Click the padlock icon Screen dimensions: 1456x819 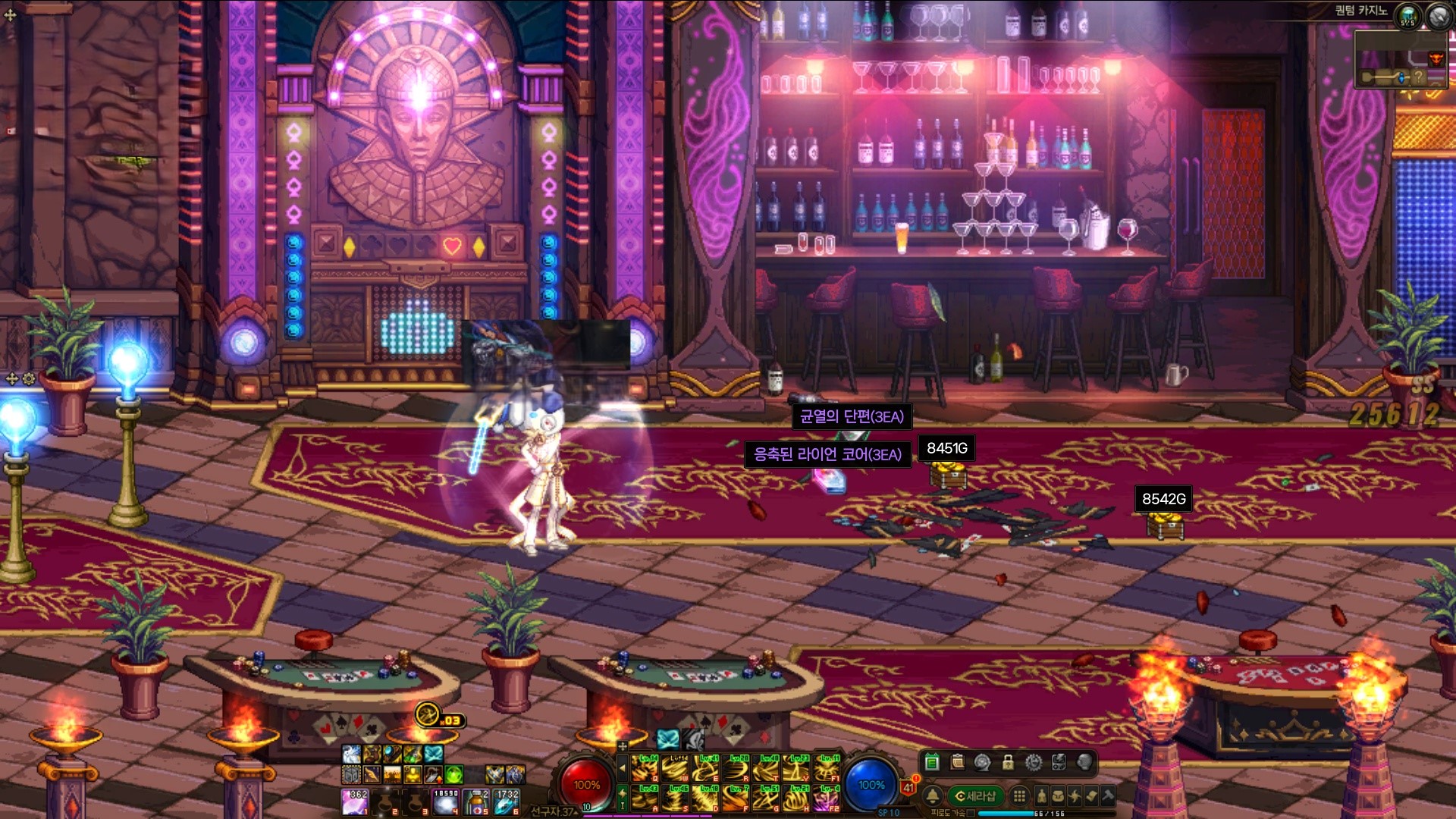(1008, 762)
